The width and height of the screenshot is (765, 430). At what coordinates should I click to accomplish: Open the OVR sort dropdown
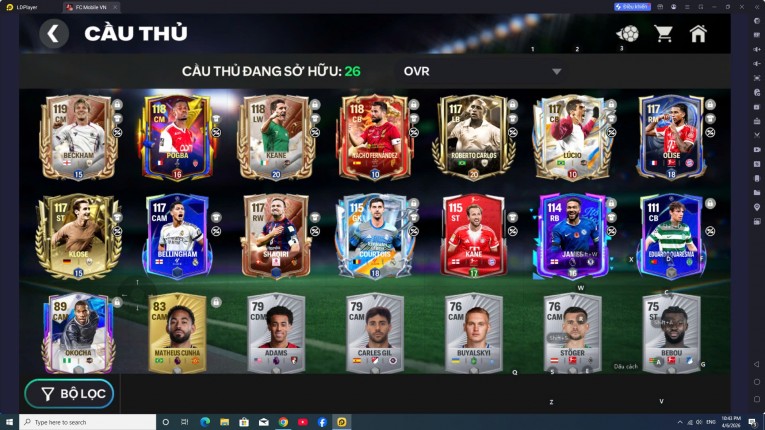pyautogui.click(x=556, y=72)
